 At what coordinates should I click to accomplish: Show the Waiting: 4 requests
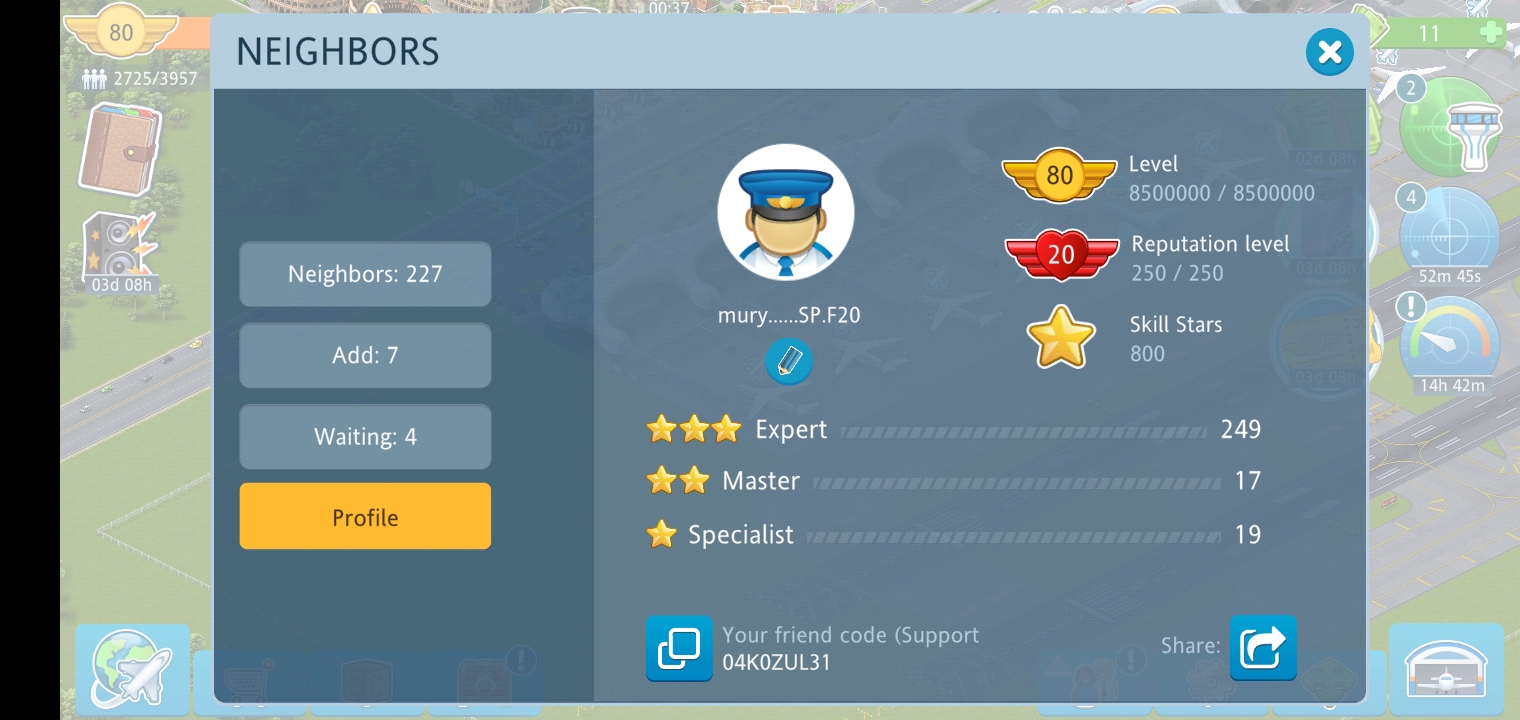pyautogui.click(x=365, y=437)
